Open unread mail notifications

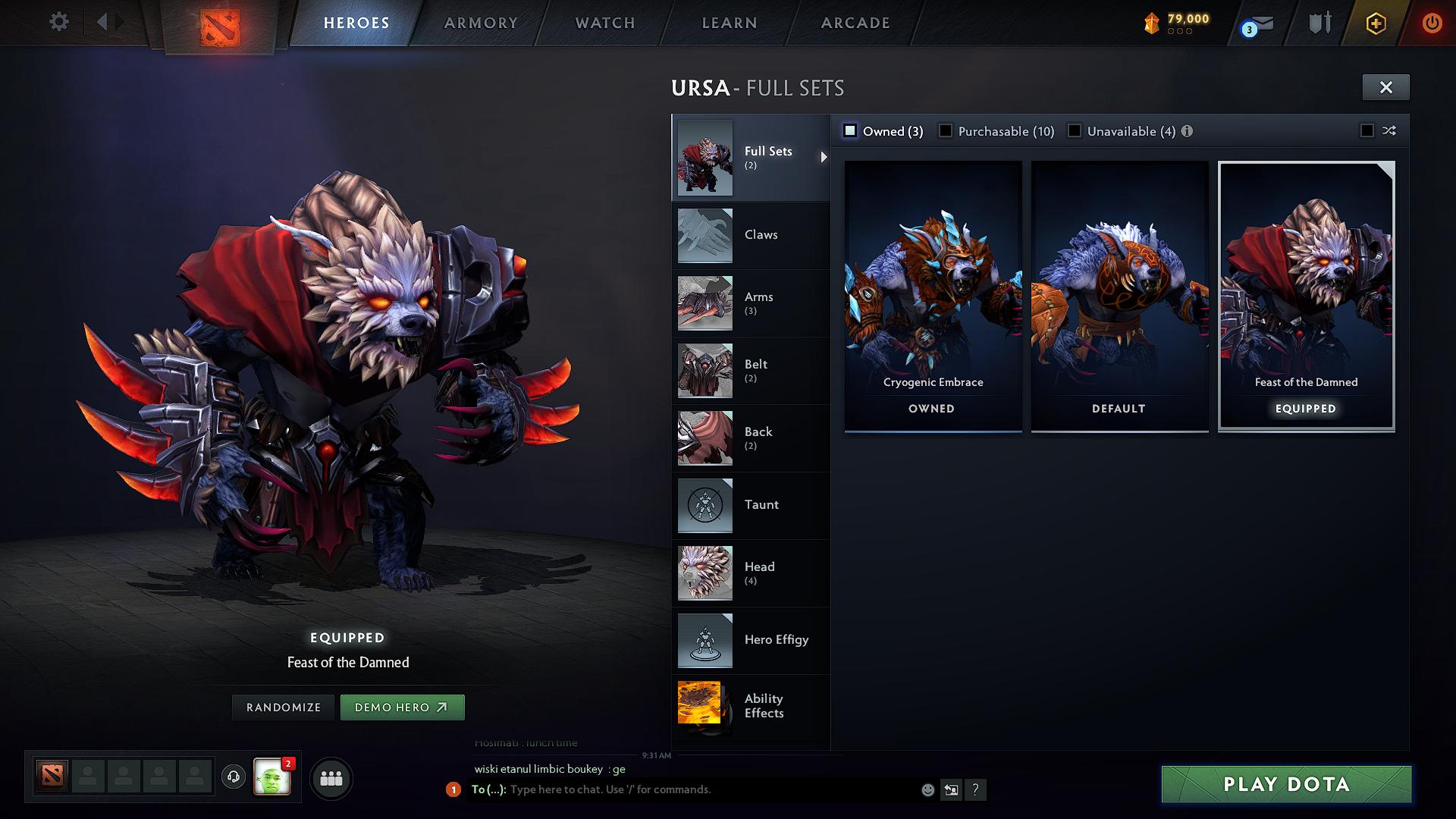click(x=1255, y=23)
